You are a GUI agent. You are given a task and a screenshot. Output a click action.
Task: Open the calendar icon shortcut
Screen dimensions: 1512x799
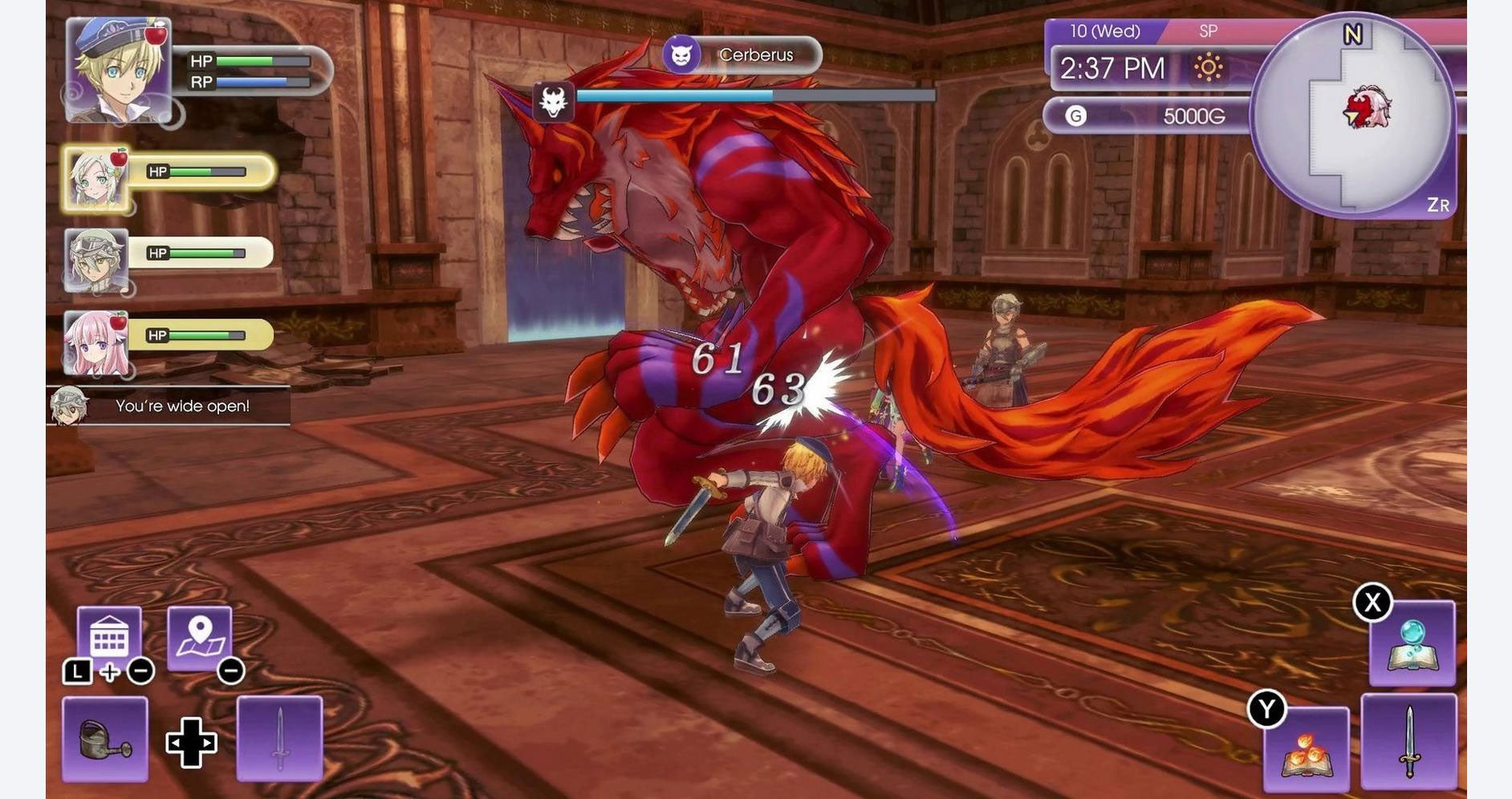[x=109, y=637]
